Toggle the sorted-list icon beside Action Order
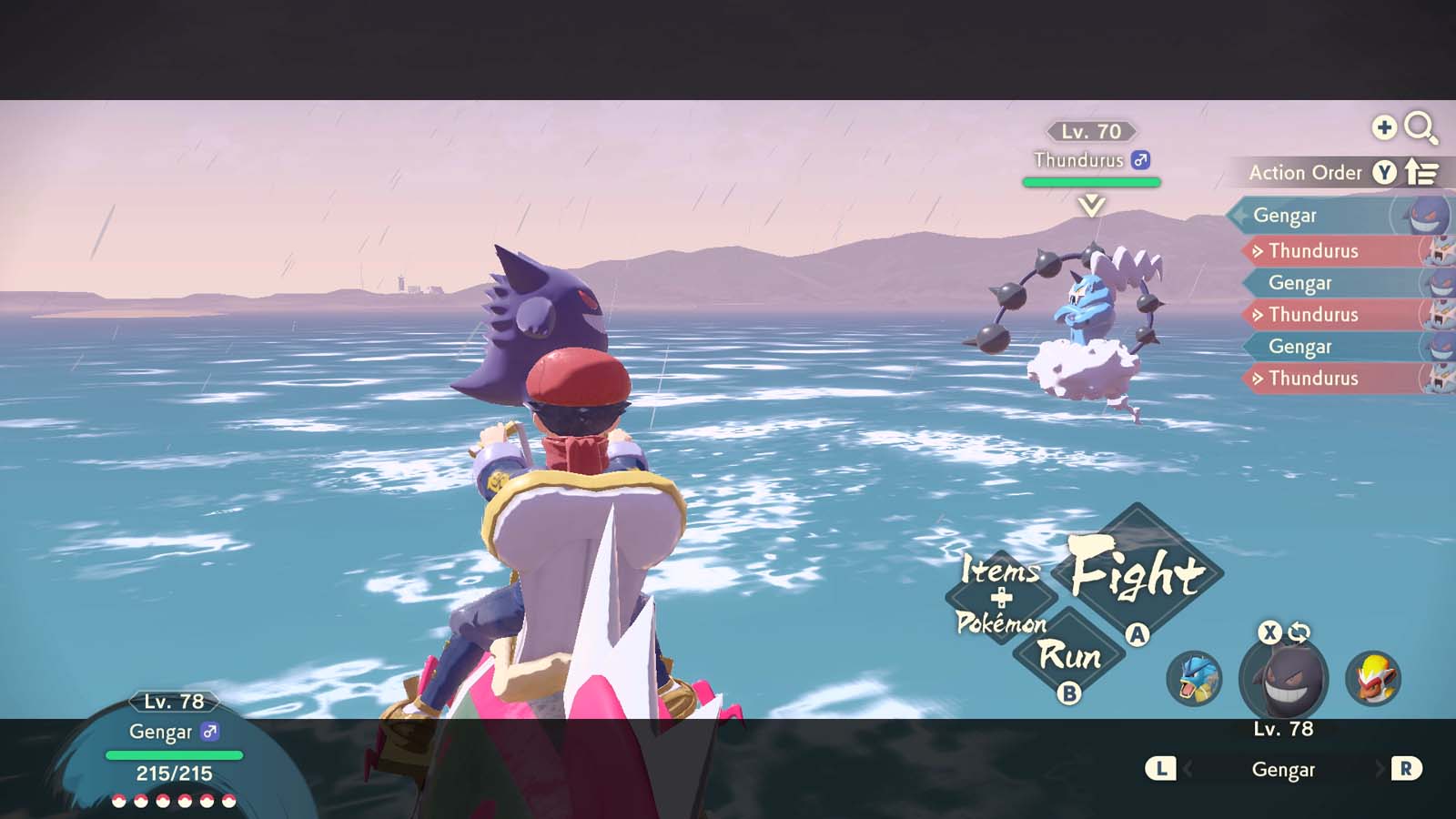1456x819 pixels. click(1421, 172)
